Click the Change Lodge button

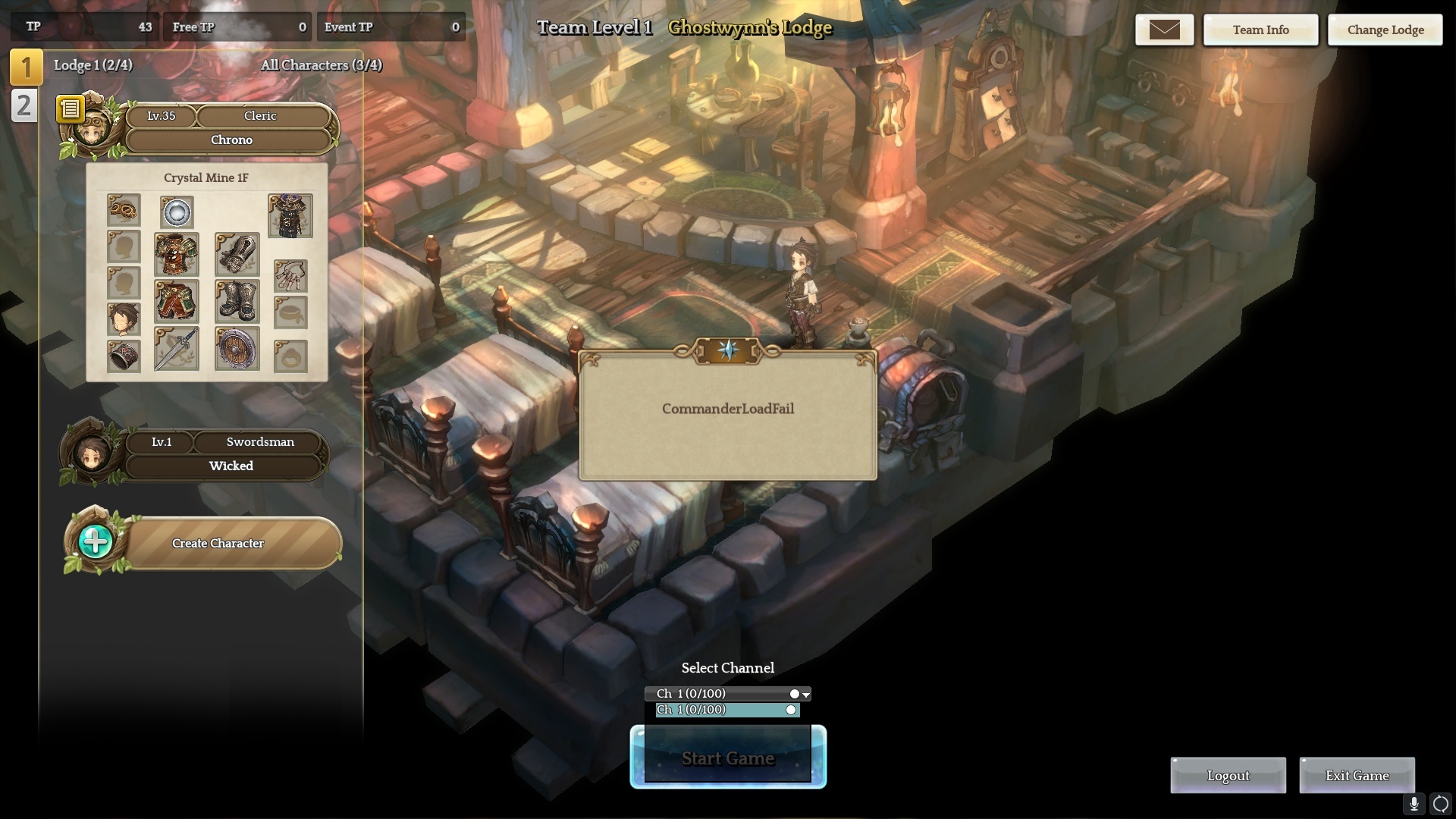1385,30
